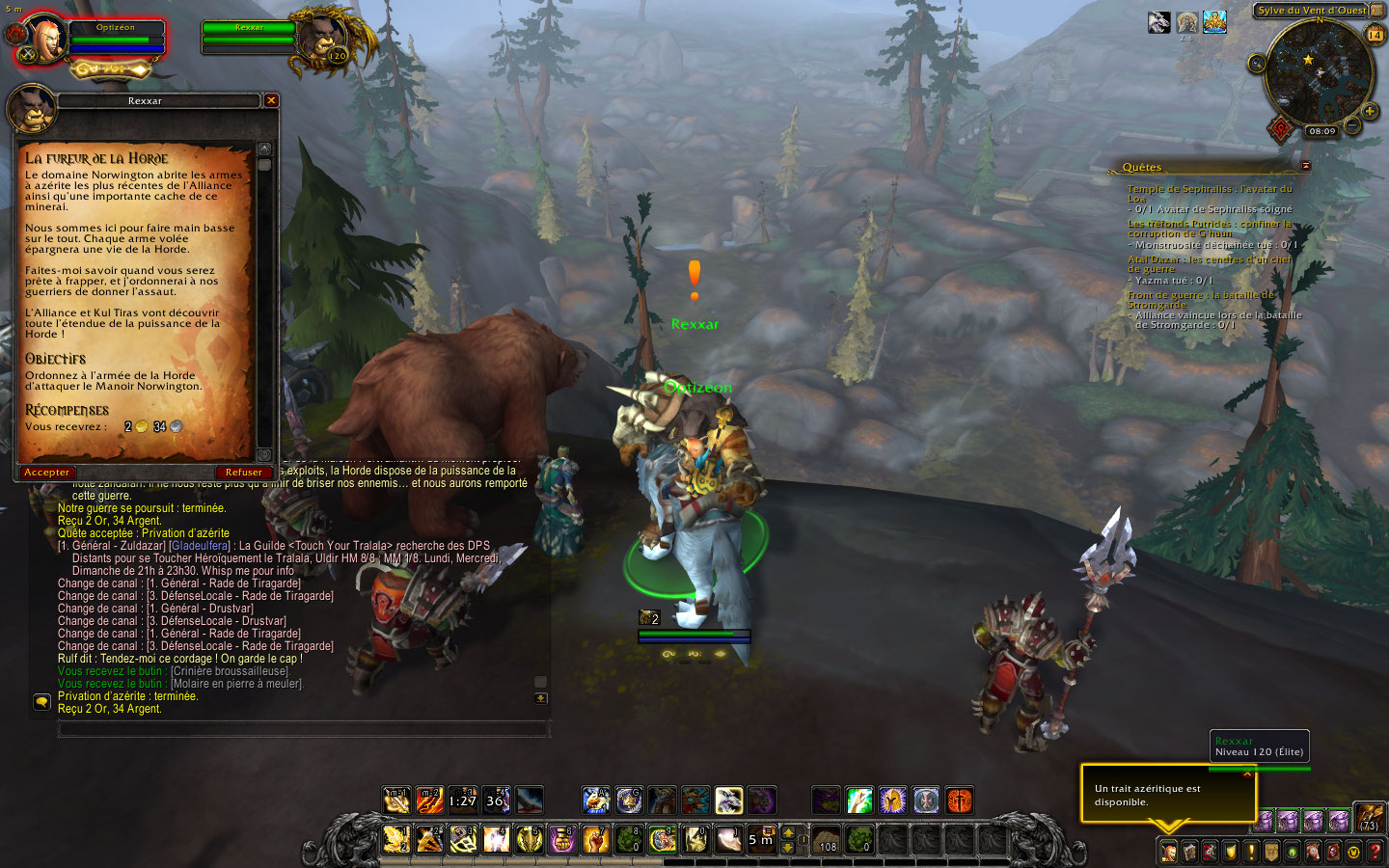Open the Horde war campaign button by minimap
1389x868 pixels.
1281,128
